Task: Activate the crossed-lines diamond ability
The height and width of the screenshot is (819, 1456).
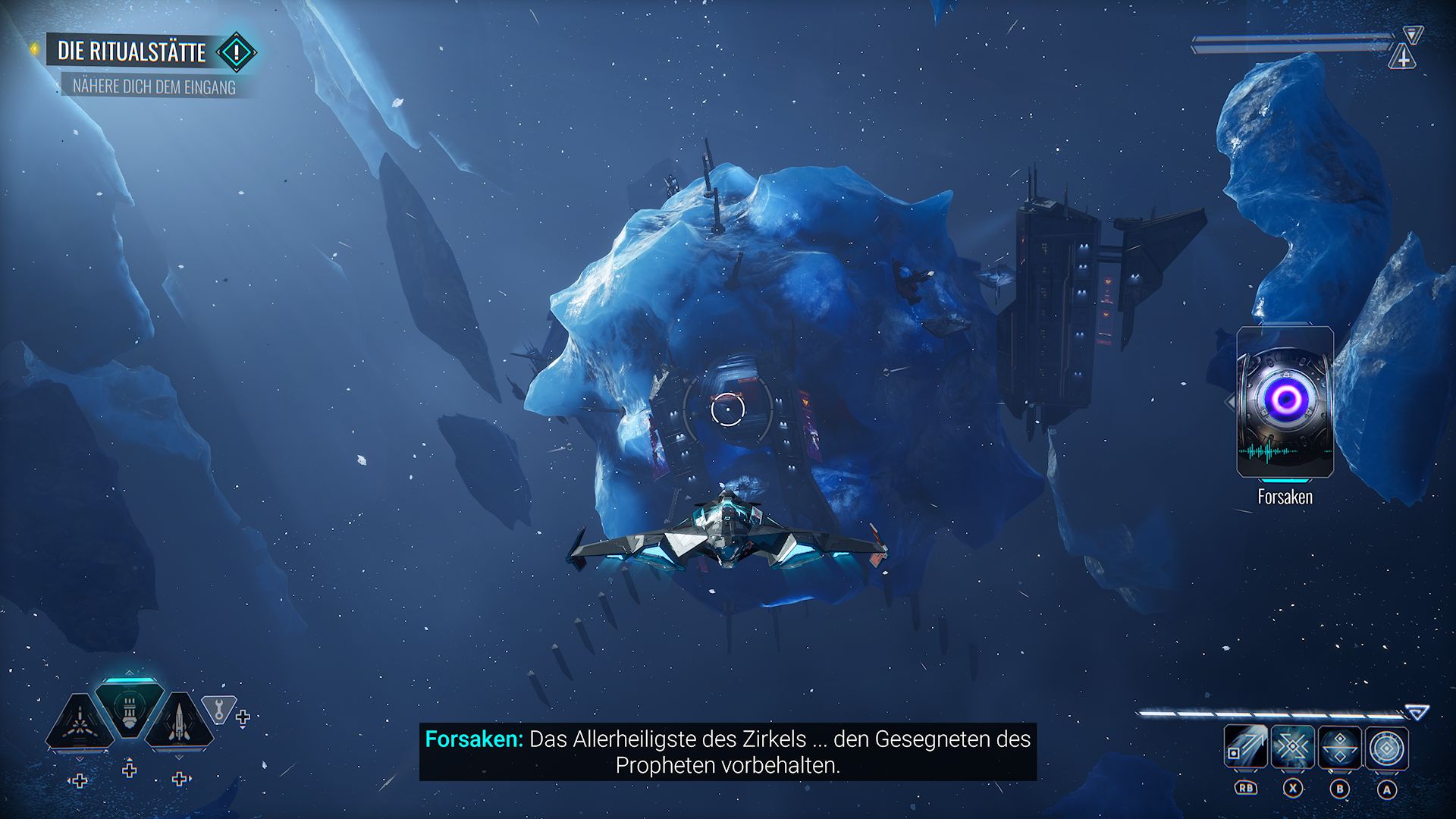Action: coord(1293,748)
